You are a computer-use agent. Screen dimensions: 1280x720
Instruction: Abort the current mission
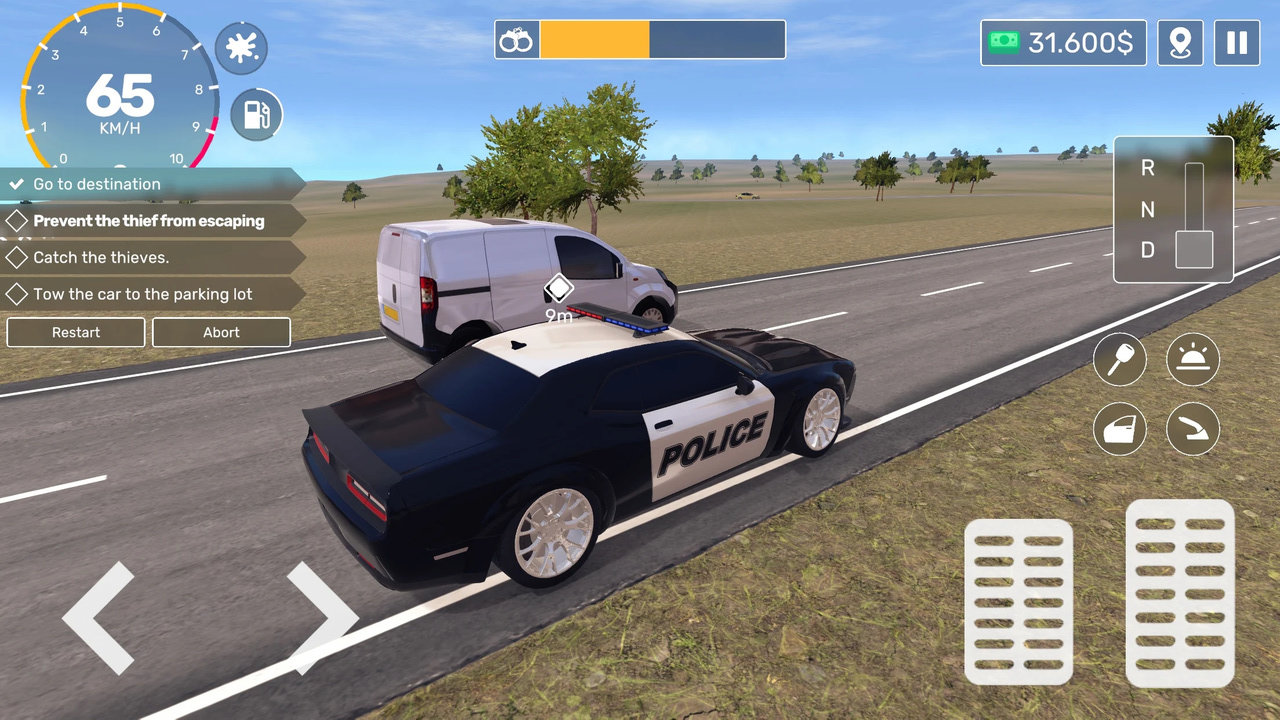pos(221,332)
